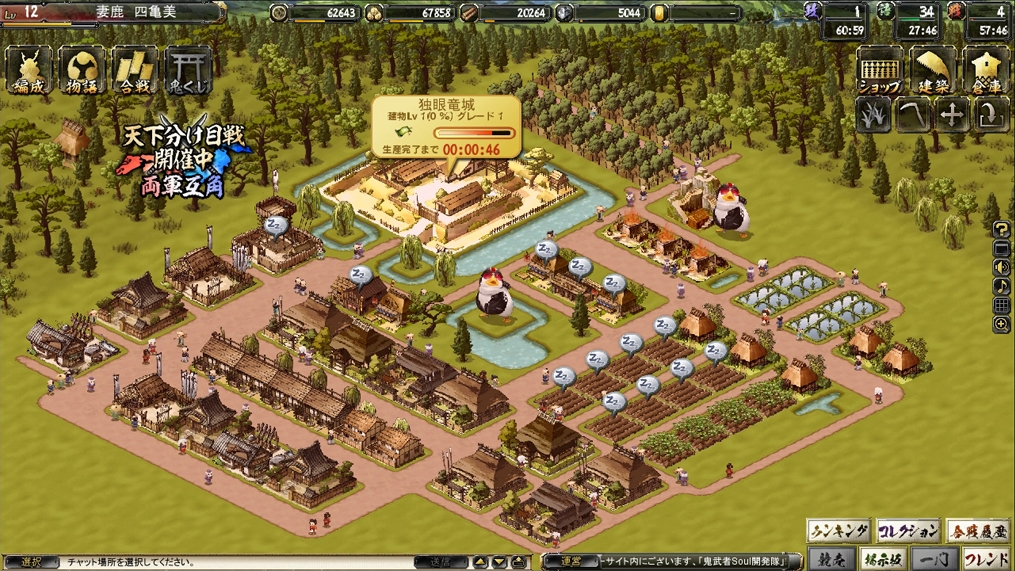The image size is (1015, 571).
Task: Open help with the question mark icon
Action: [1001, 230]
